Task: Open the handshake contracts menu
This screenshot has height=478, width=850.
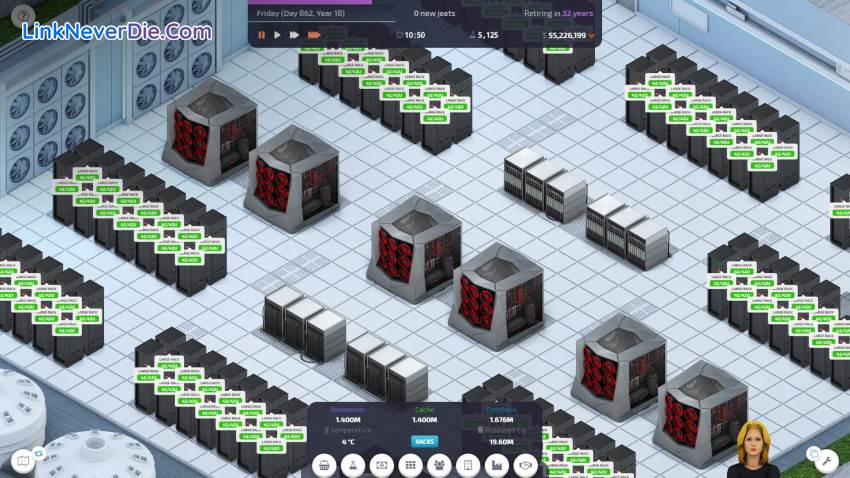Action: [x=525, y=465]
